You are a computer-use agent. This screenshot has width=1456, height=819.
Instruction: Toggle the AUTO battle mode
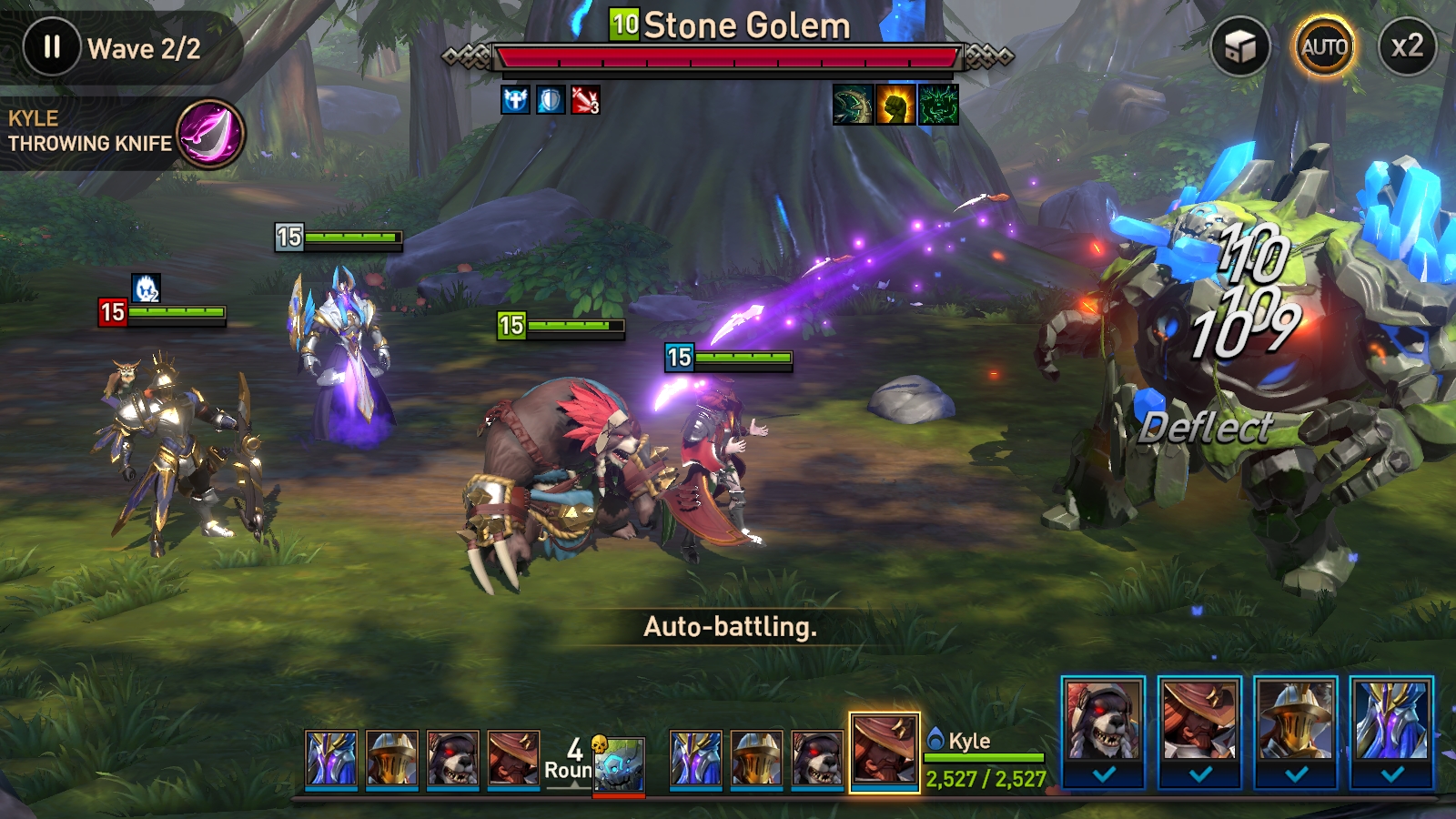pyautogui.click(x=1323, y=47)
